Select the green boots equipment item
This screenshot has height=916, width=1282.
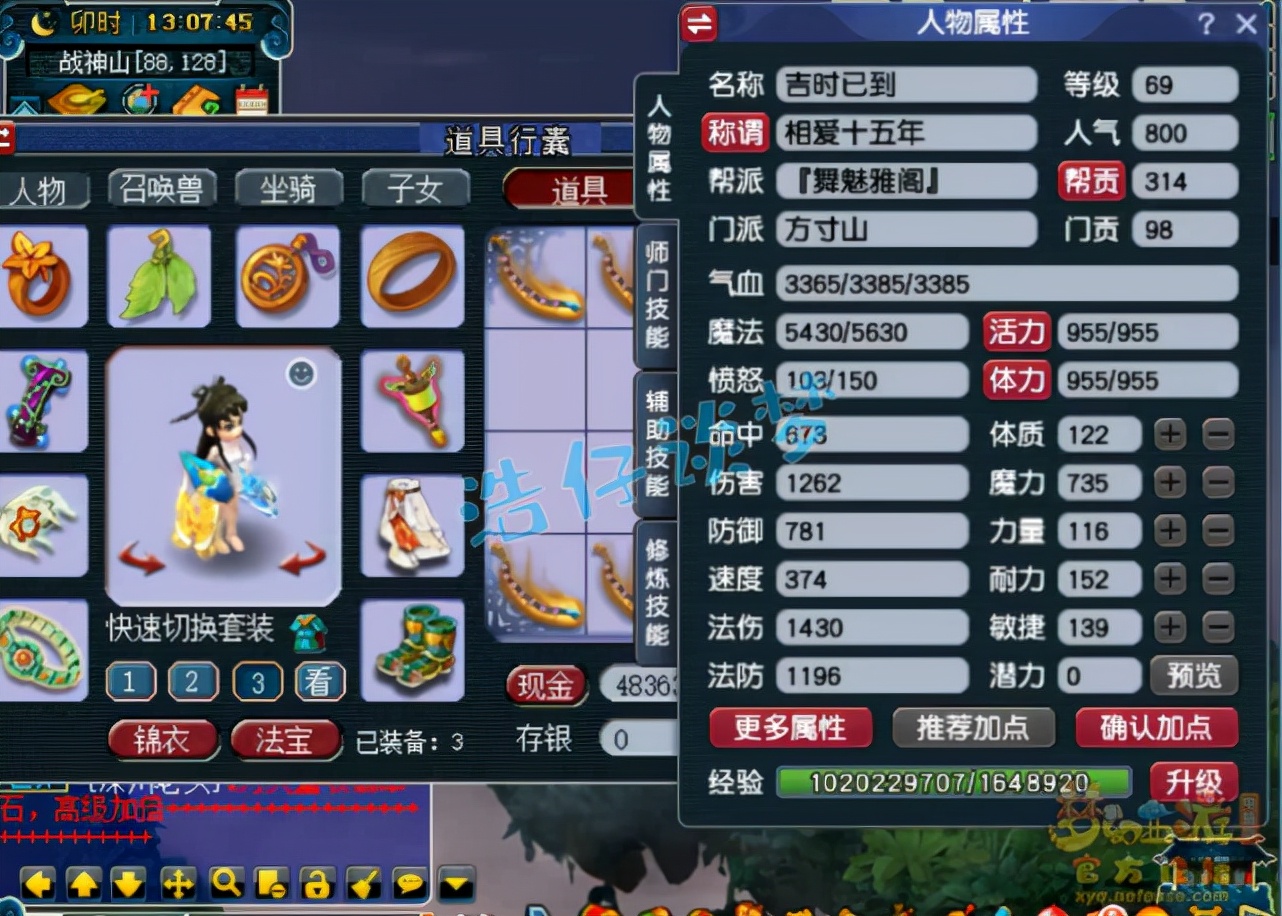[x=413, y=648]
